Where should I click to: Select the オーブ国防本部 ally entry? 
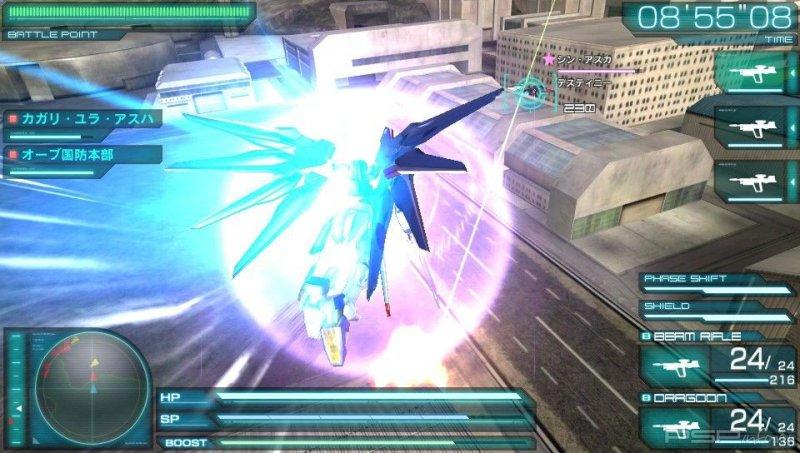pyautogui.click(x=81, y=156)
